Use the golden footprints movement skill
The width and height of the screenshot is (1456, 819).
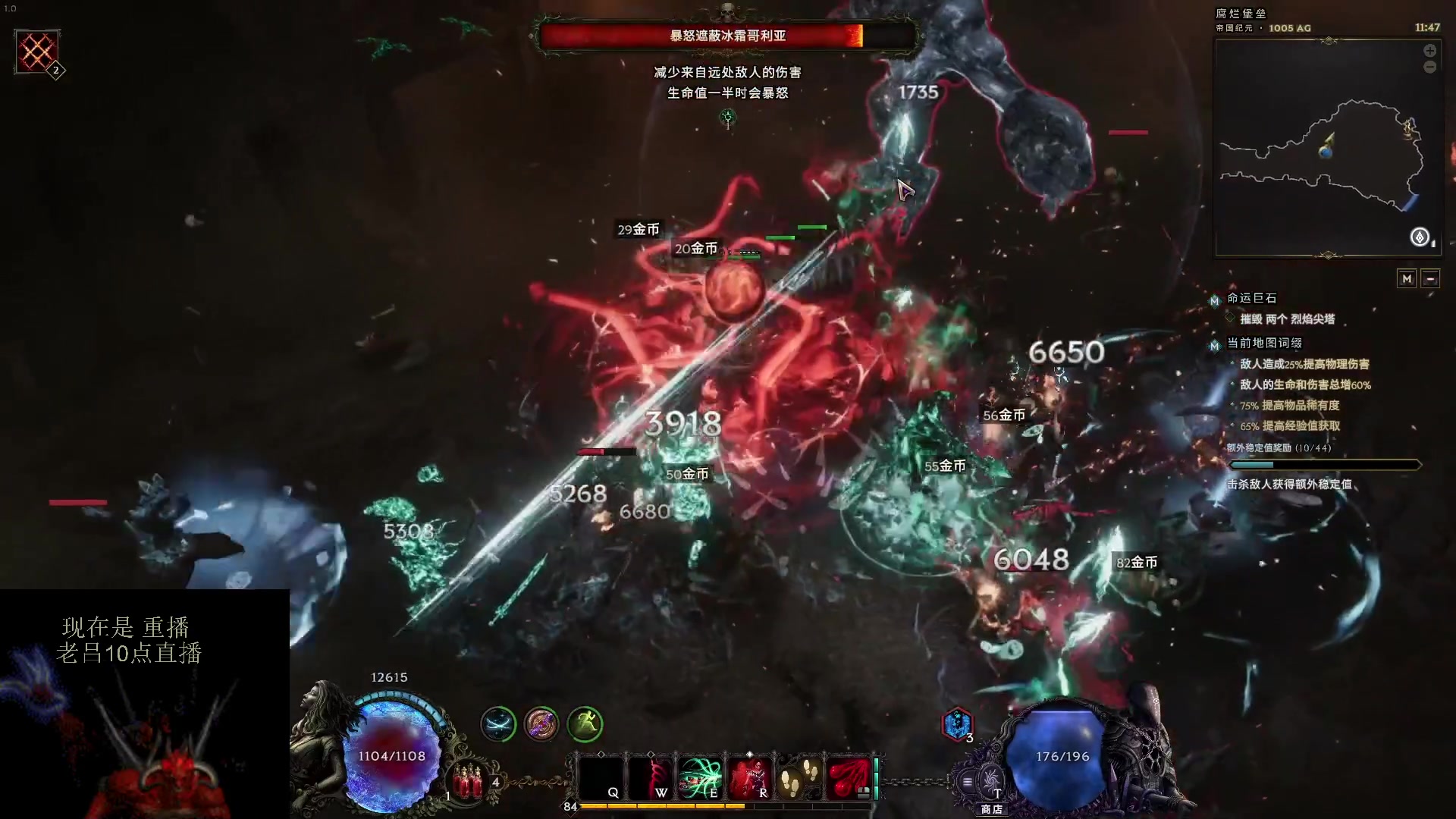[799, 777]
